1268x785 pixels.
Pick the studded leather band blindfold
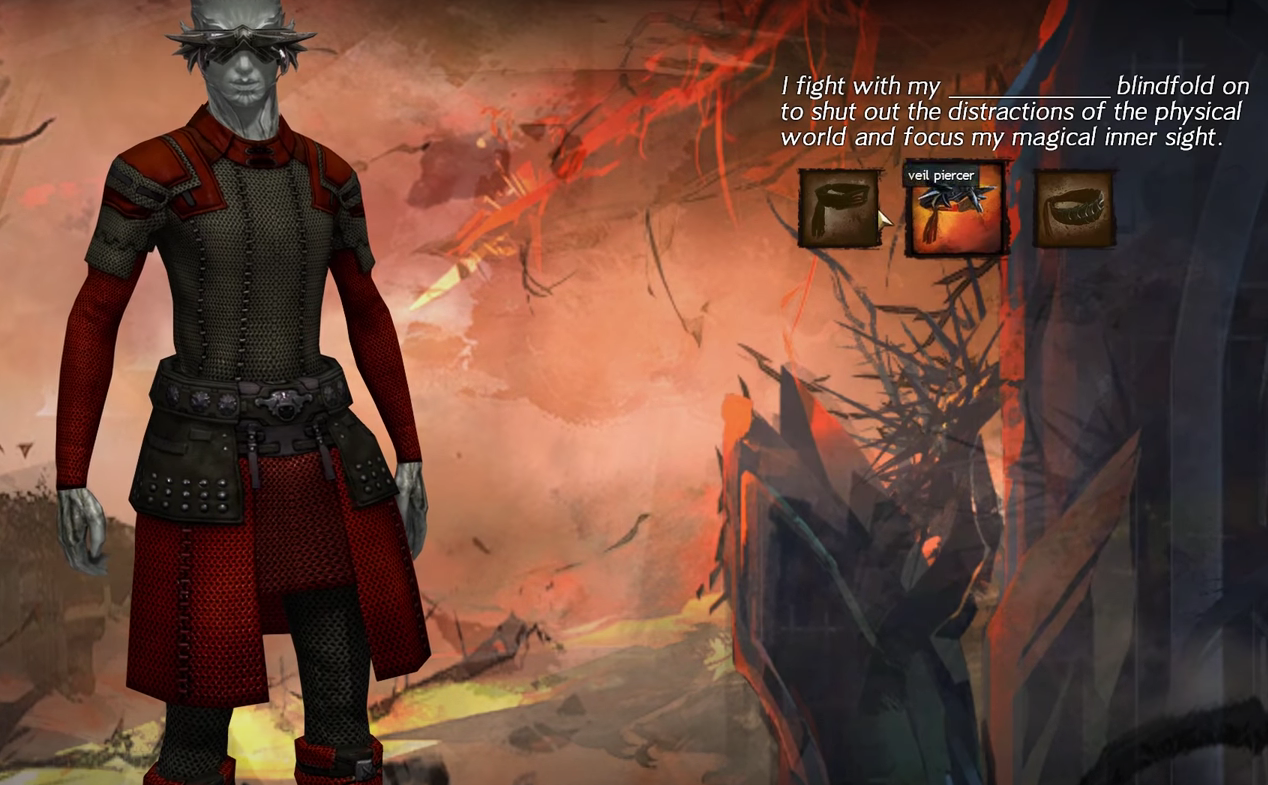[1073, 208]
